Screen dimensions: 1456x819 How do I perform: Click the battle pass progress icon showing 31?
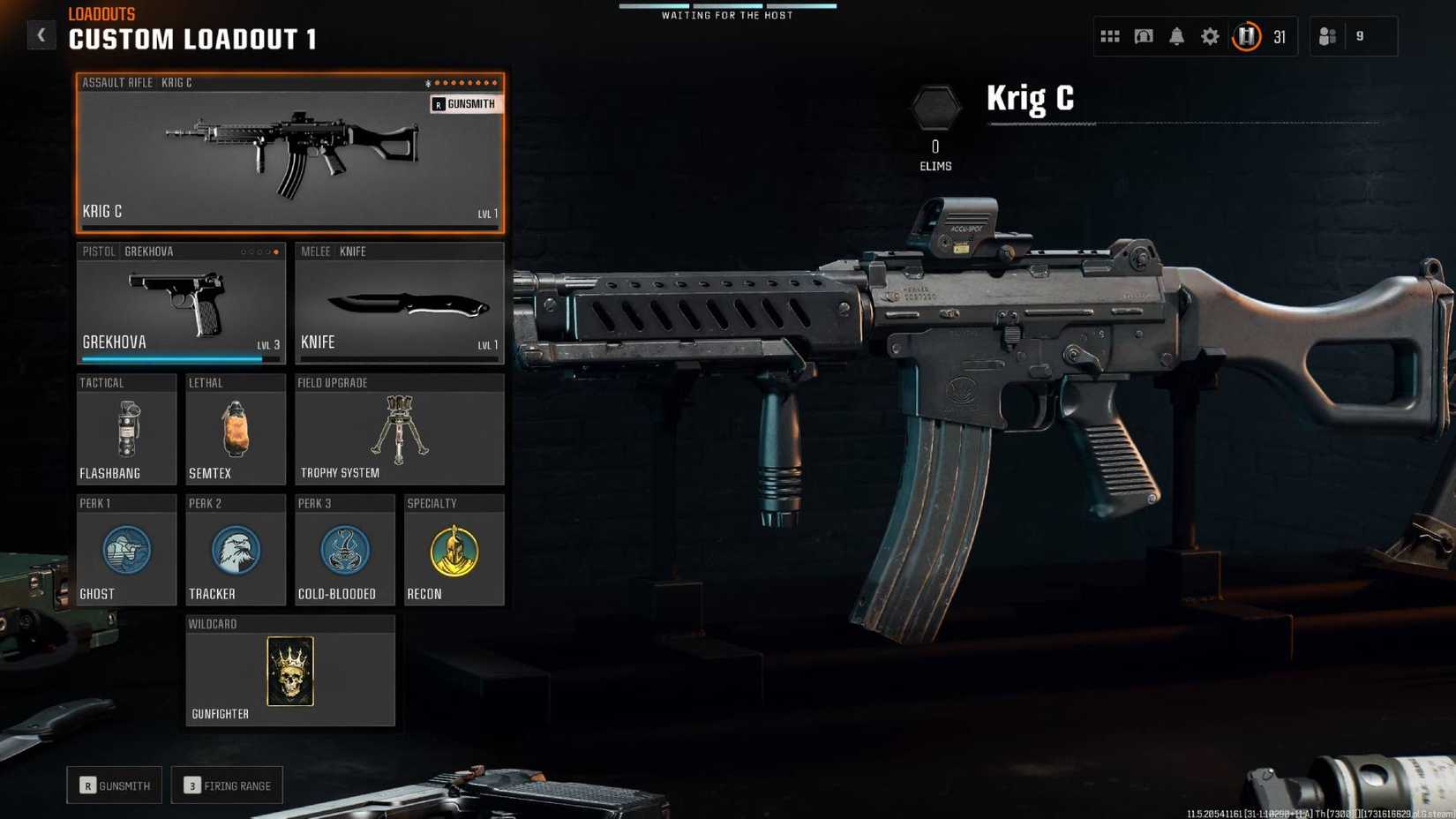coord(1246,36)
